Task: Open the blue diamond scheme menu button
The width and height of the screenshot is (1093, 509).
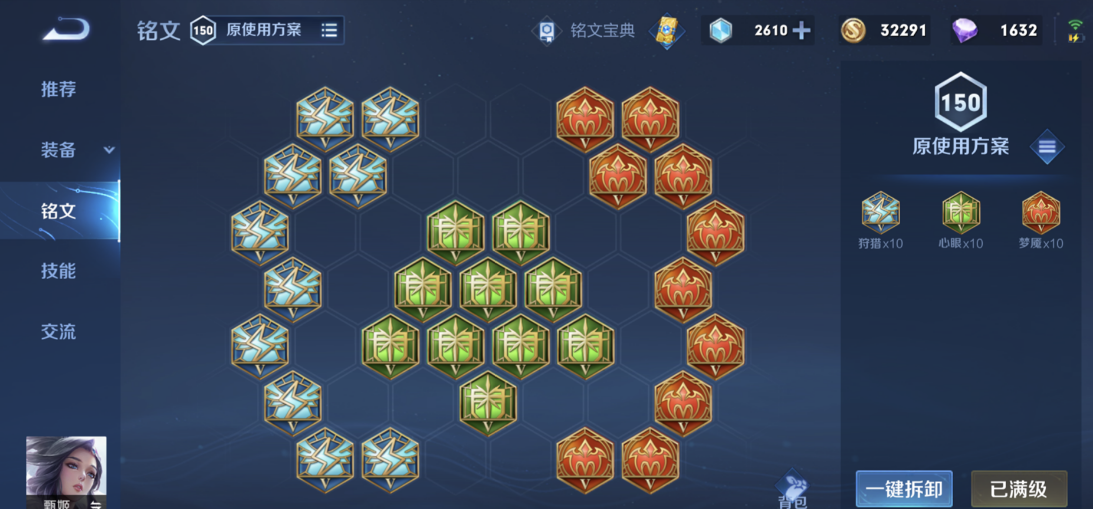Action: coord(1047,148)
